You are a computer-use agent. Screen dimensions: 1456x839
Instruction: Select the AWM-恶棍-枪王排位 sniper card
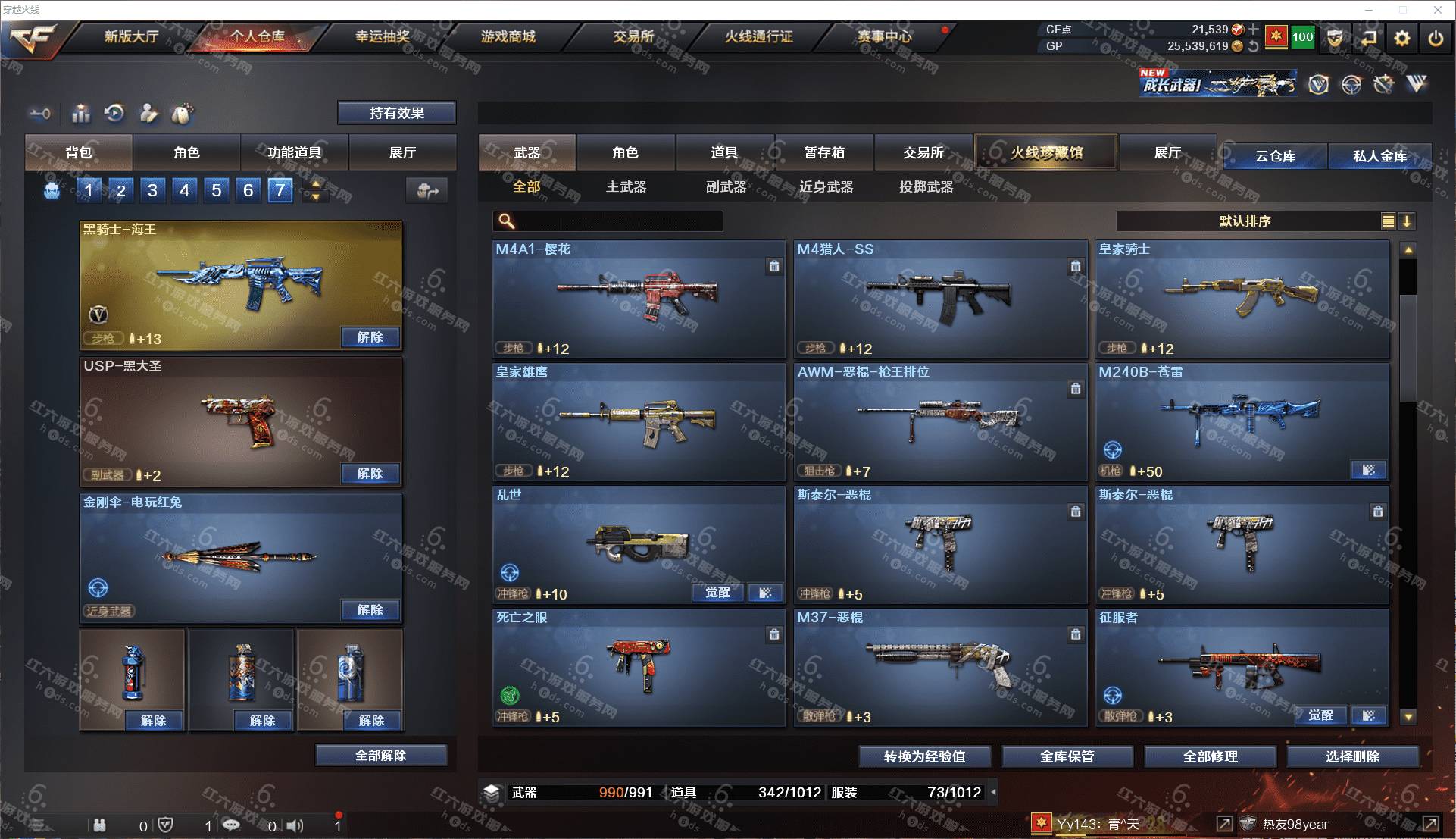point(939,422)
